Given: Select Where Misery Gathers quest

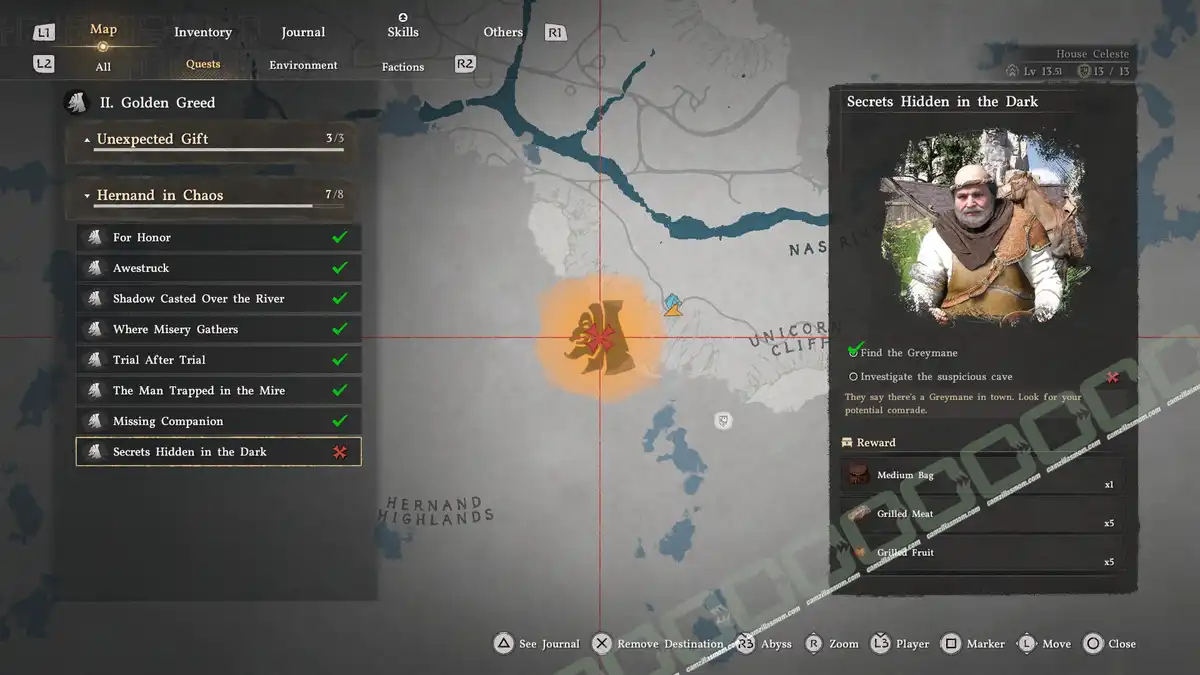Looking at the screenshot, I should (218, 329).
